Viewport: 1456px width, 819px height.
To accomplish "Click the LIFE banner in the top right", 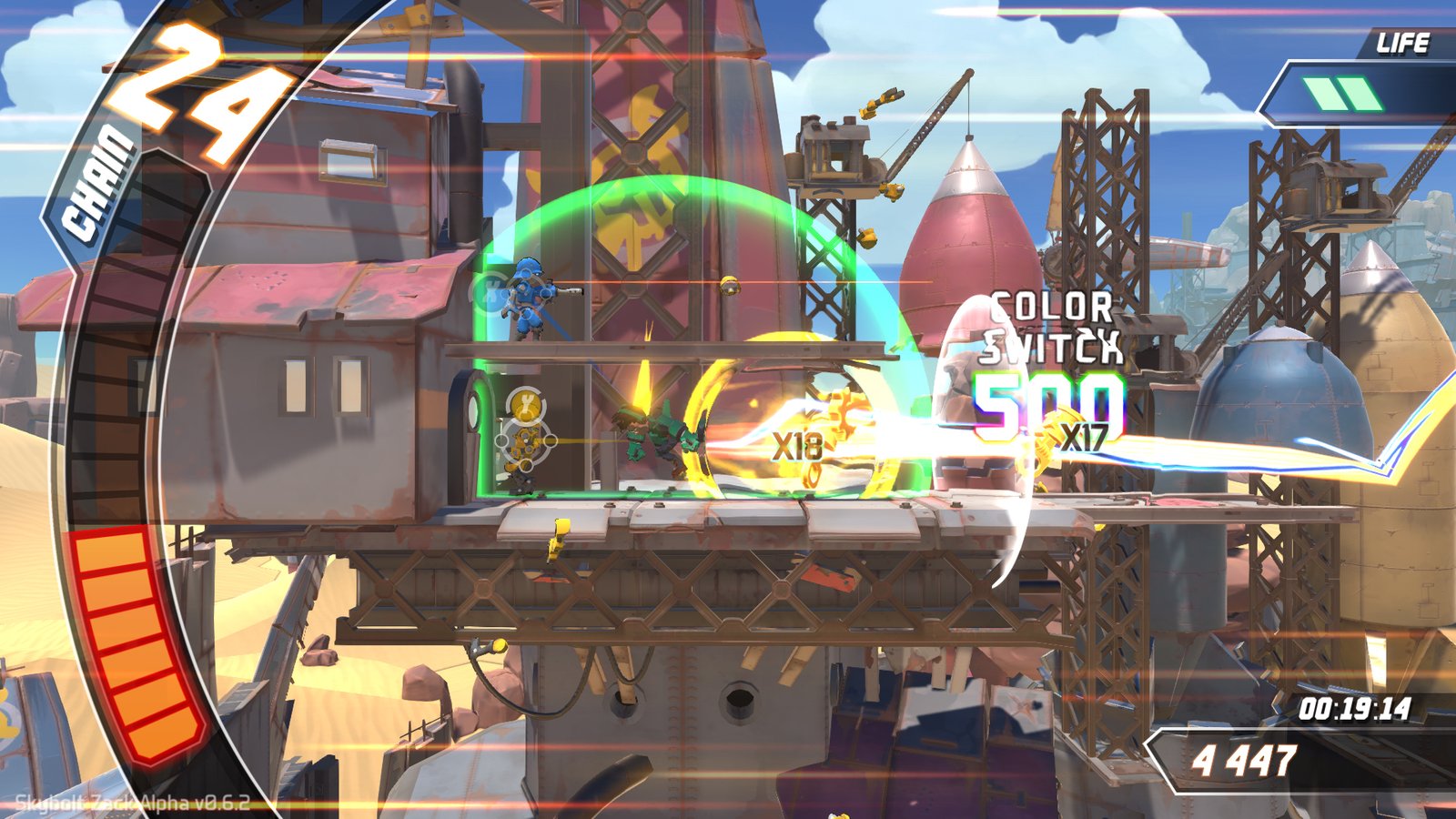I will pos(1405,40).
